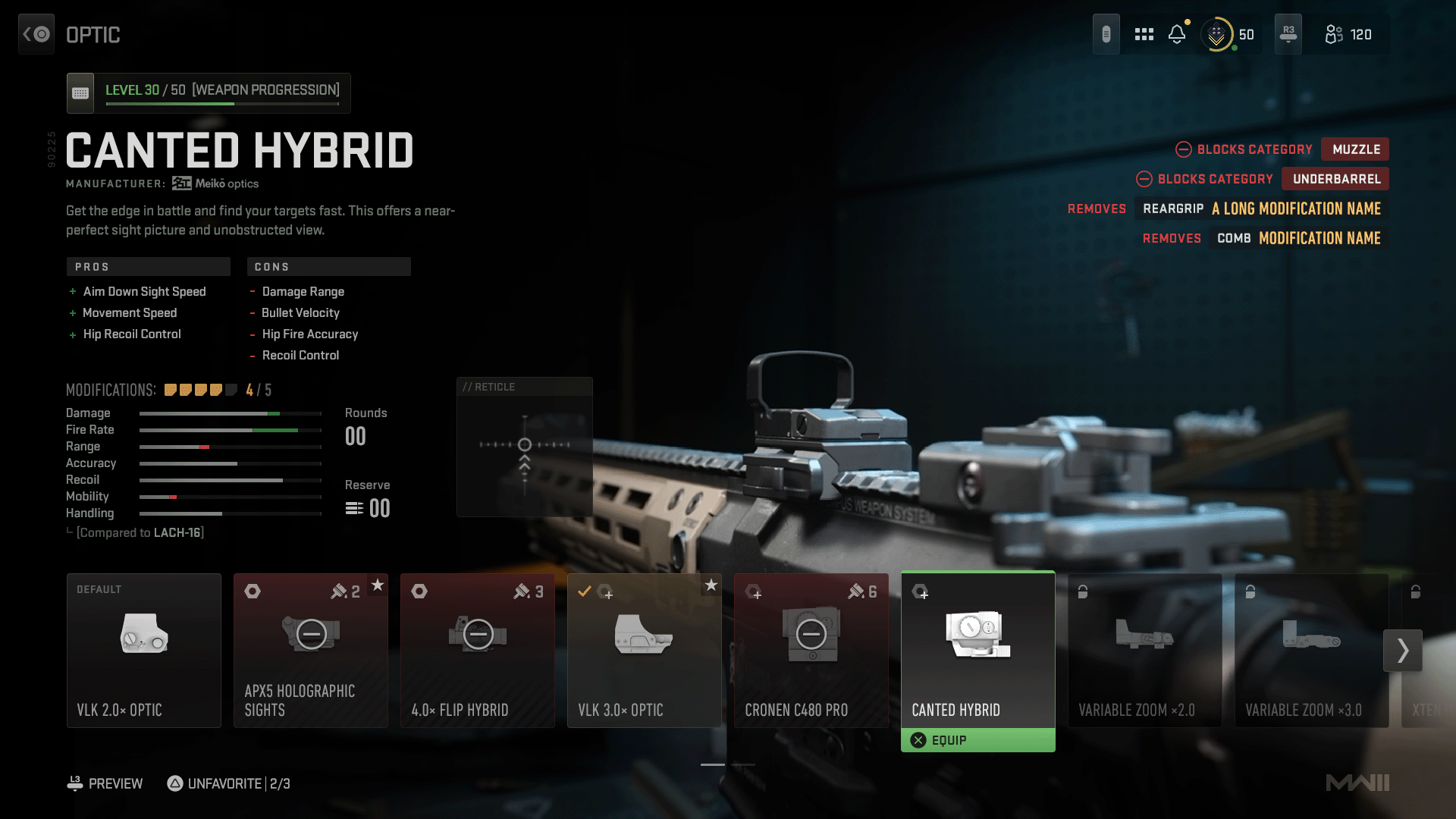Open the grid menu icon

[1144, 34]
